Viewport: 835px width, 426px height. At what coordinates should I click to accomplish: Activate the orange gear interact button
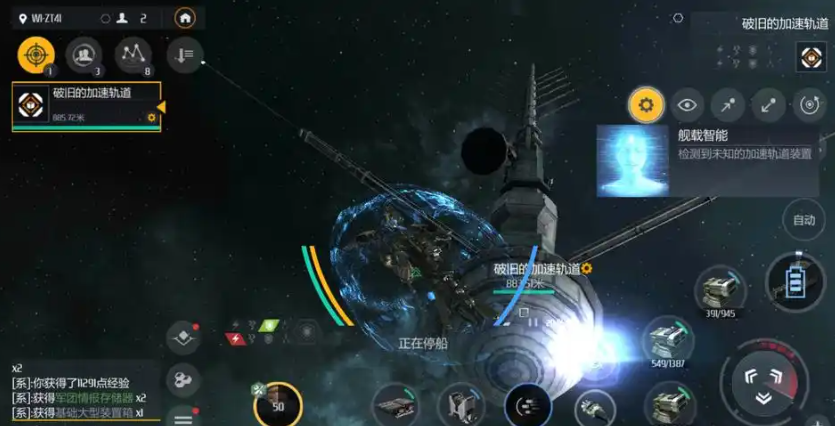point(645,104)
